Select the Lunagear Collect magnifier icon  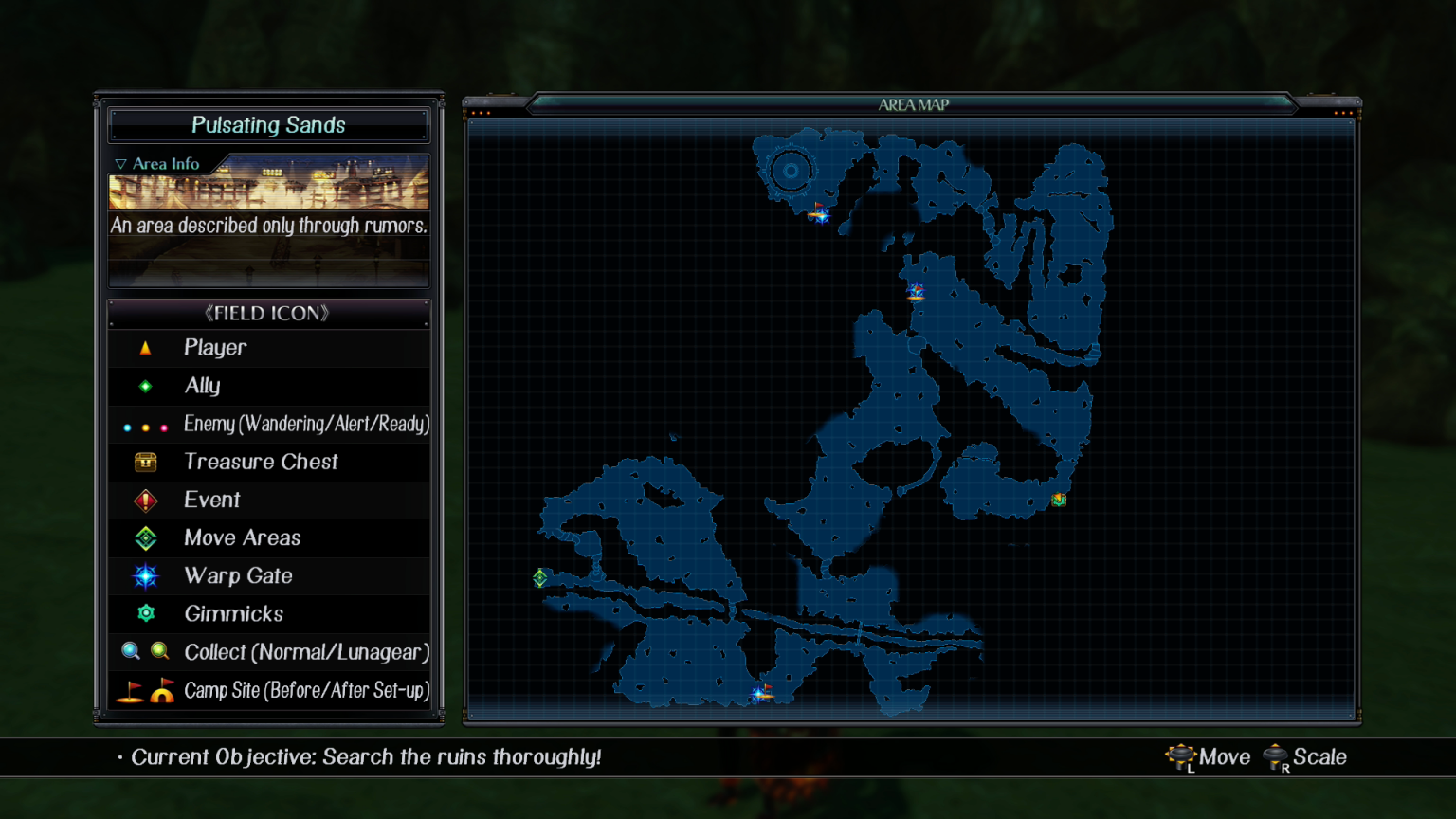tap(159, 651)
